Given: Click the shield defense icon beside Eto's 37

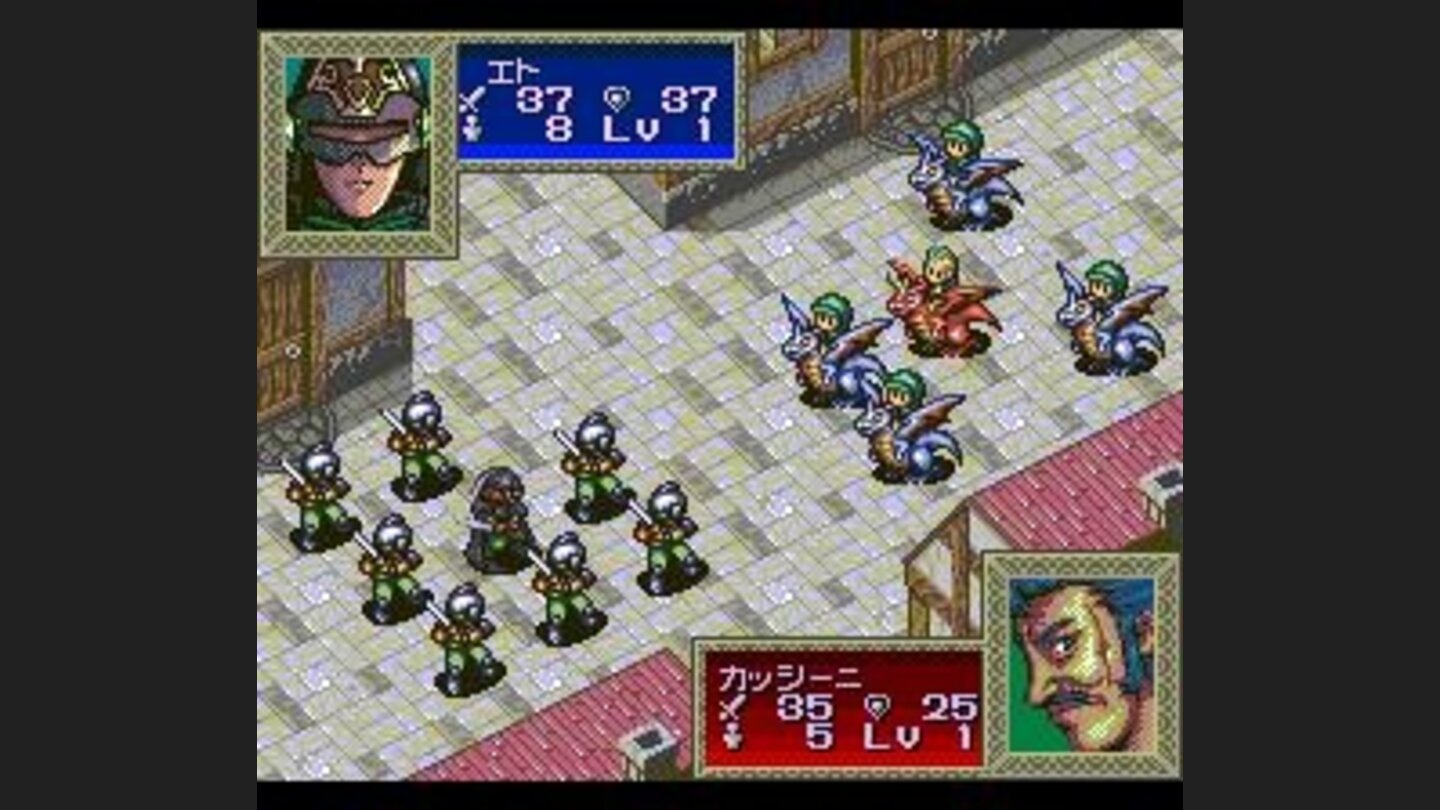Looking at the screenshot, I should pyautogui.click(x=617, y=99).
